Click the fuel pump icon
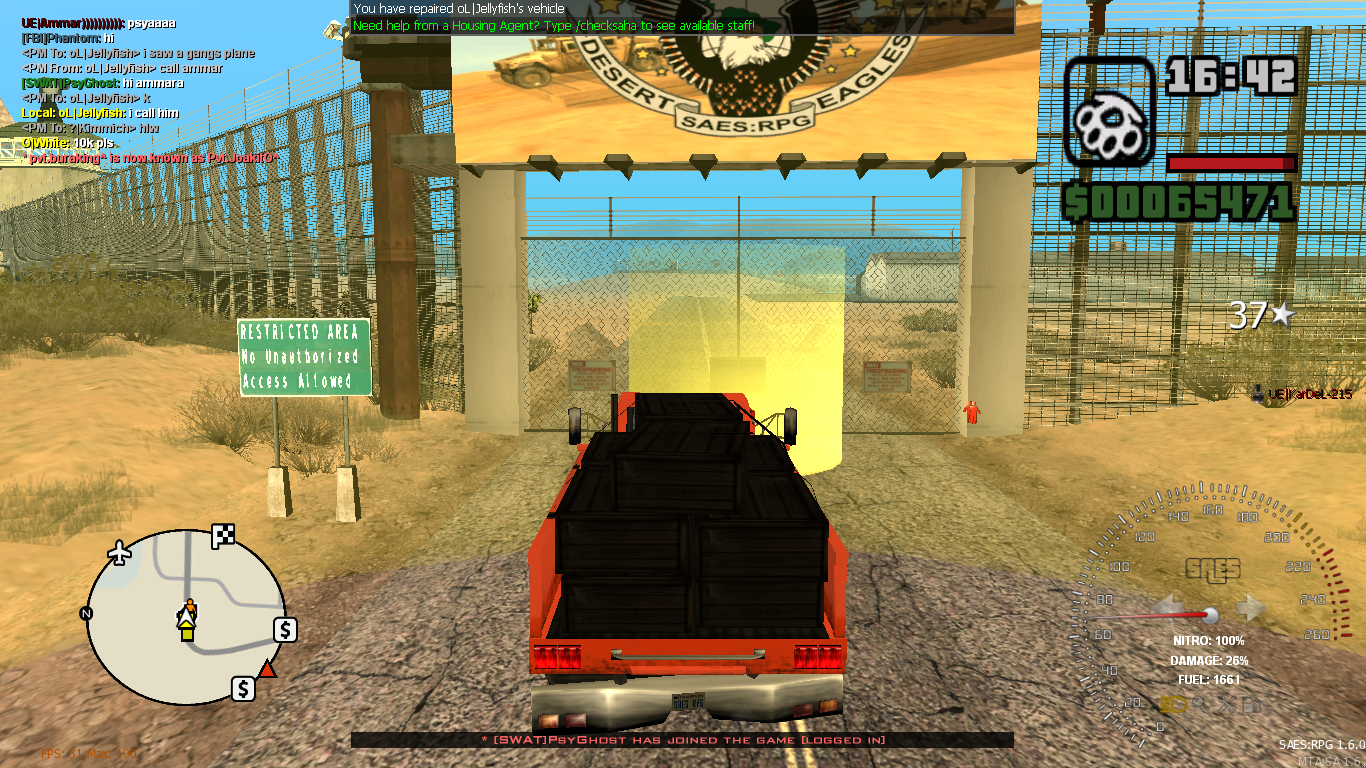 point(1254,705)
